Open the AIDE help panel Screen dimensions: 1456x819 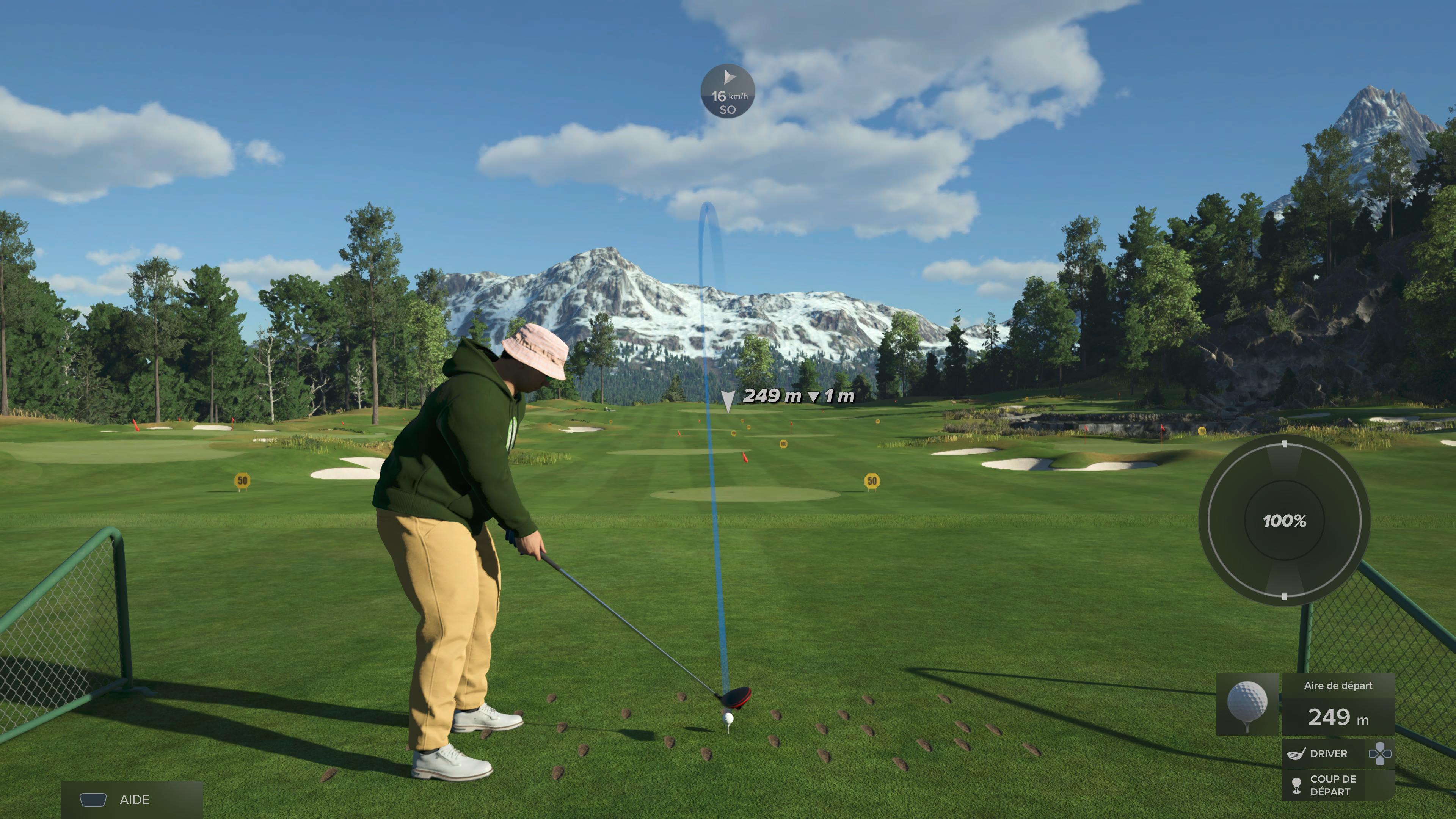[x=131, y=799]
